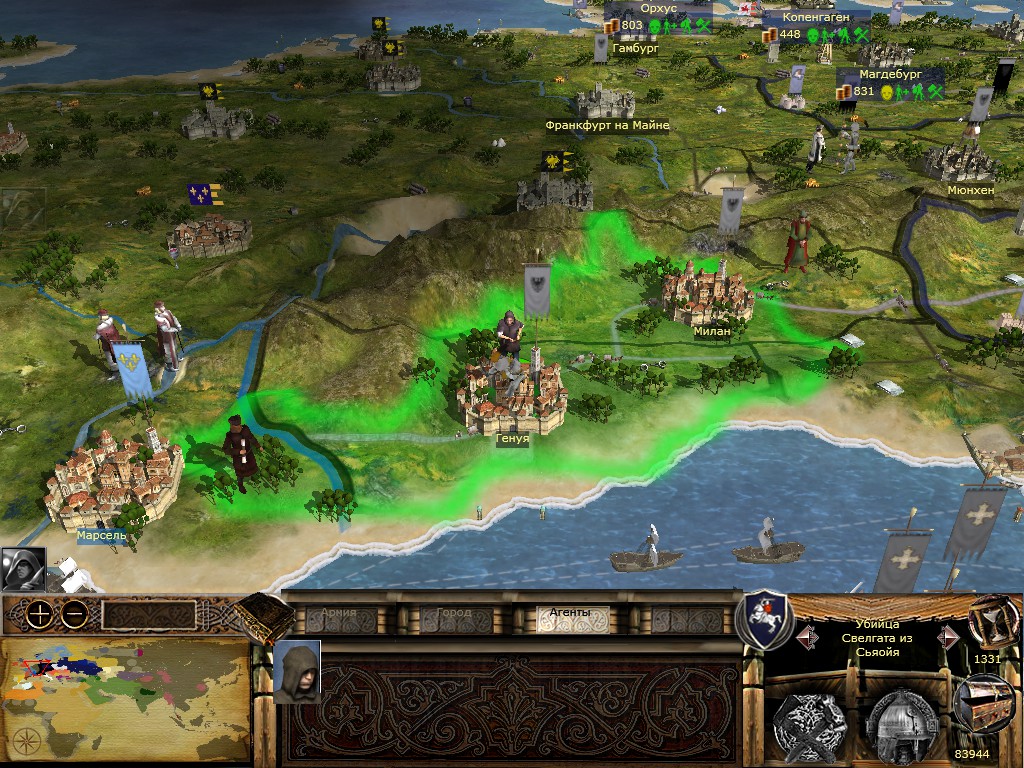1024x768 pixels.
Task: Open faction overview via the knight shield
Action: (763, 619)
